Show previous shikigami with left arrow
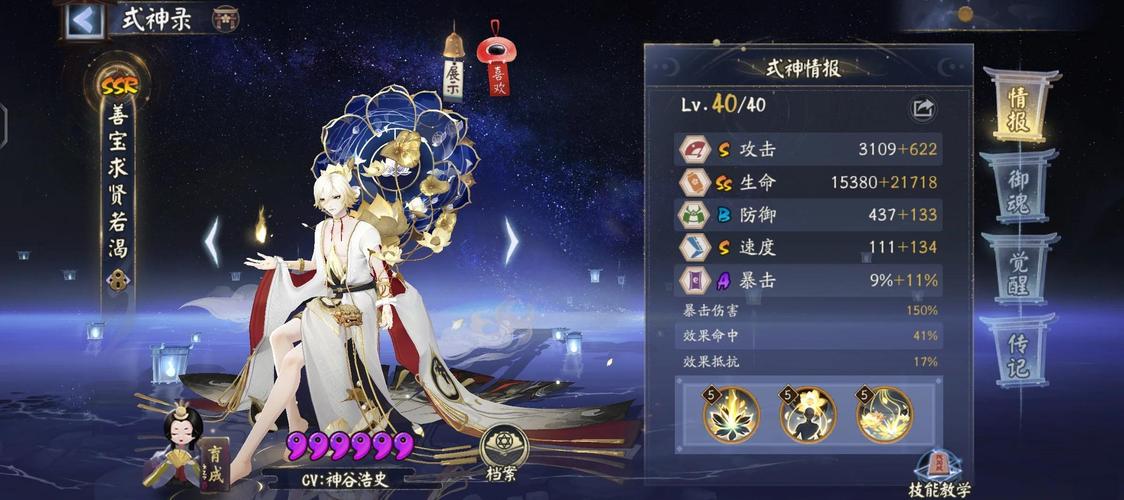The width and height of the screenshot is (1124, 500). pos(212,241)
